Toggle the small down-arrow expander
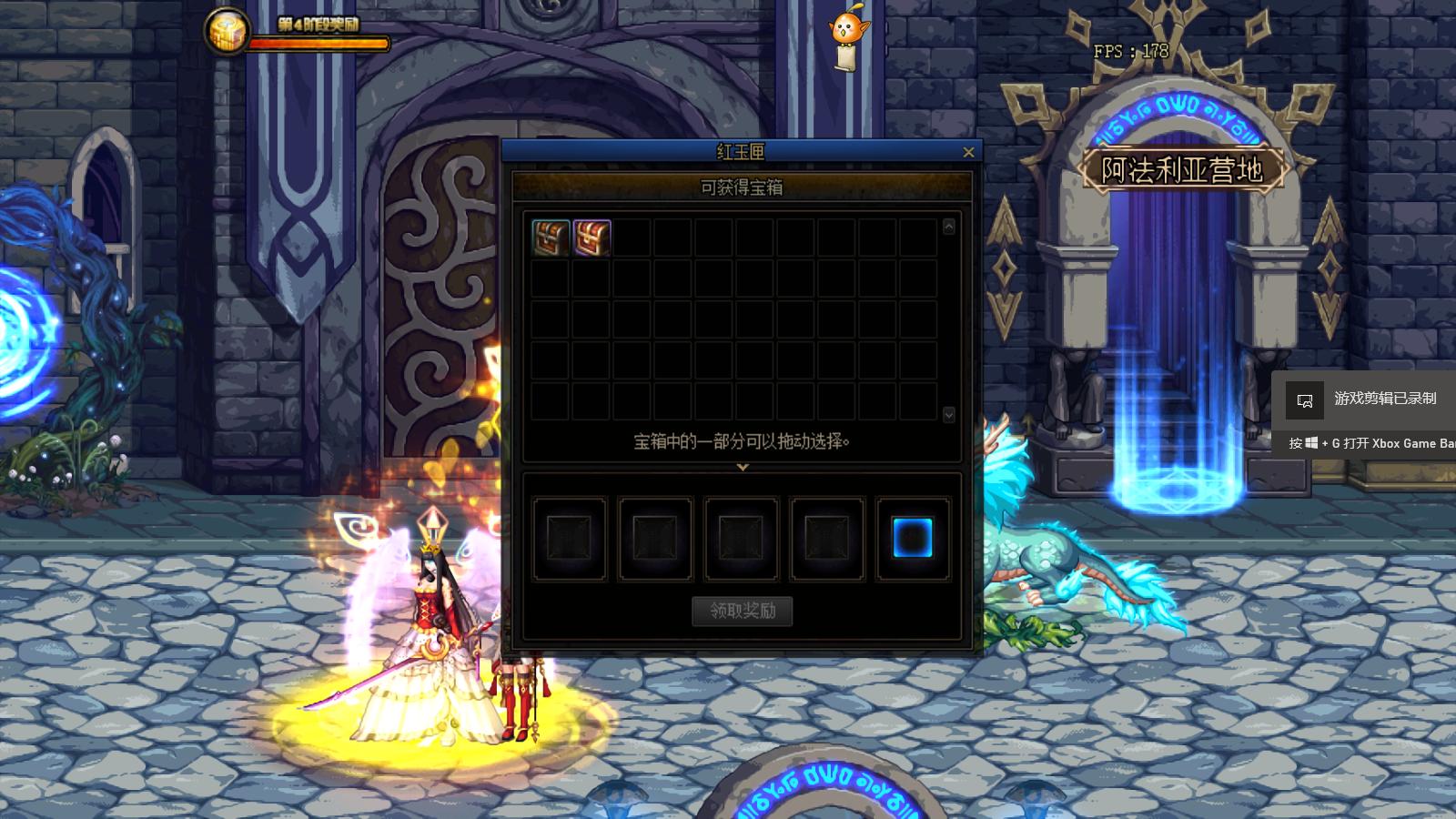The height and width of the screenshot is (819, 1456). [743, 467]
